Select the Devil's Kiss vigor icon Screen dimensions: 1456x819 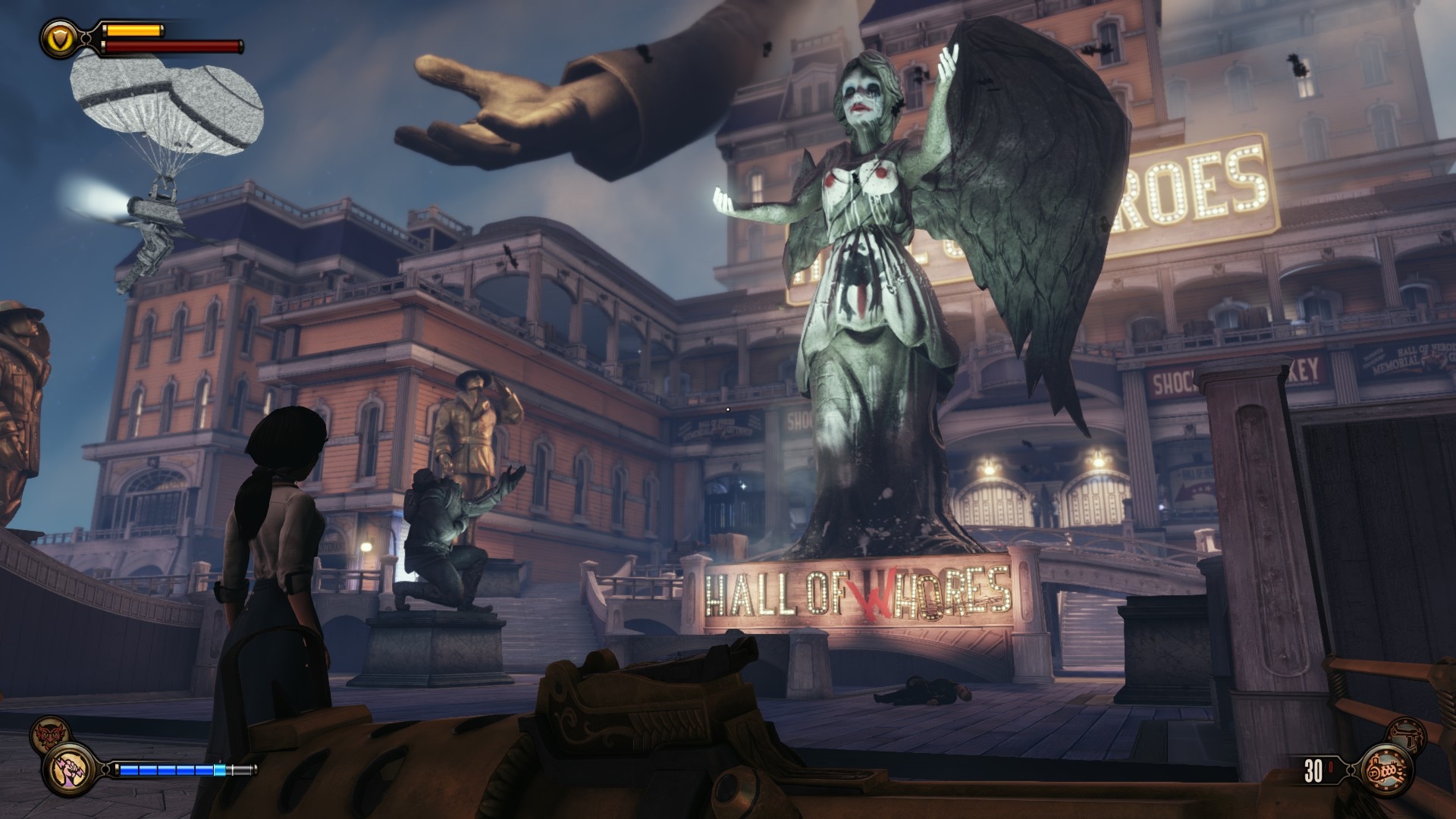pos(46,735)
